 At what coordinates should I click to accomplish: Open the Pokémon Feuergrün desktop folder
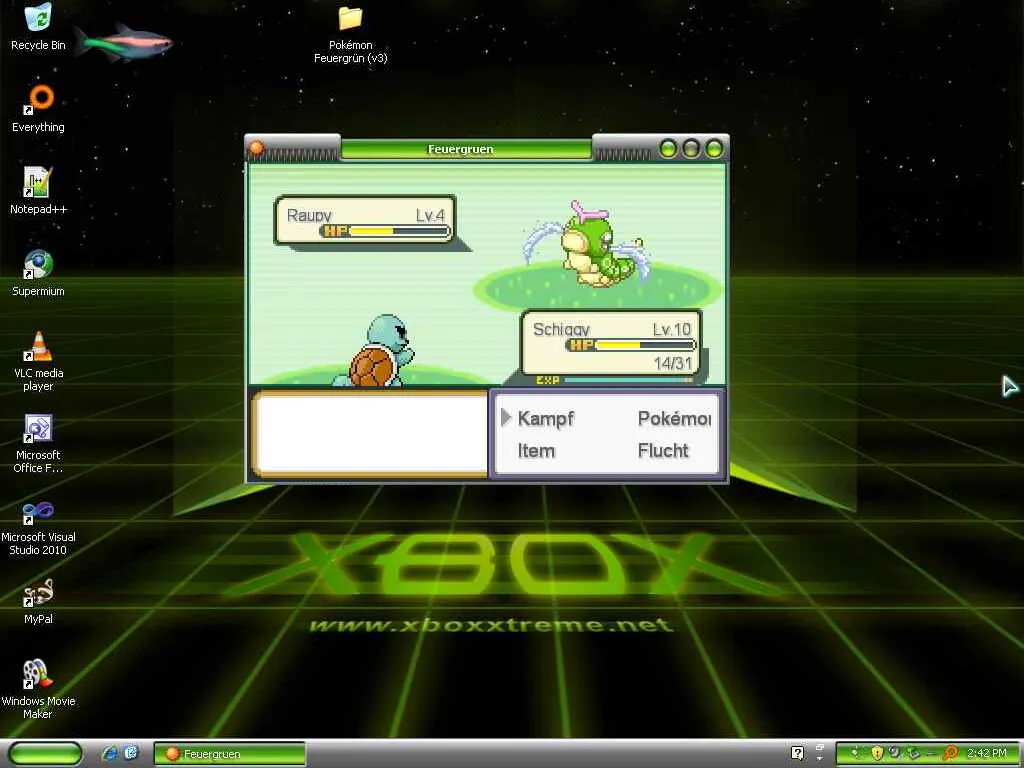[350, 19]
